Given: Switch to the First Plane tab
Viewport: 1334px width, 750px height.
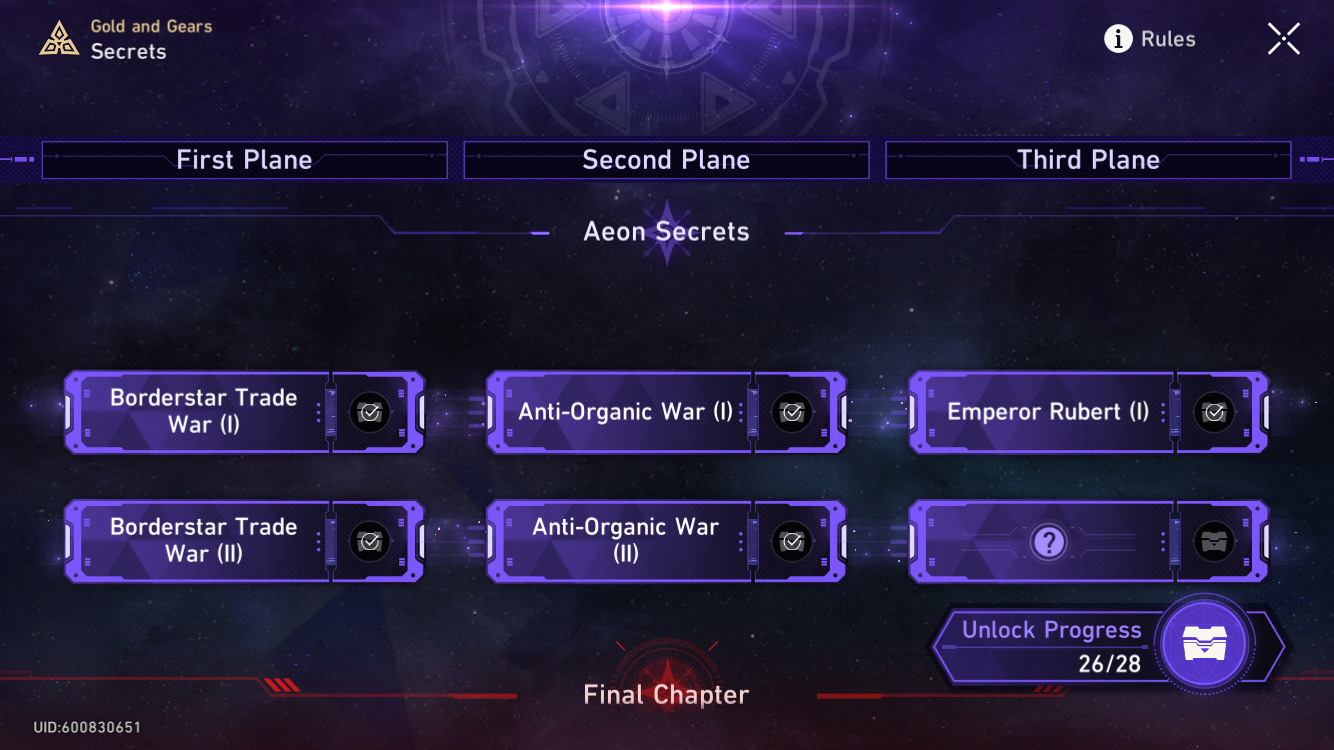Looking at the screenshot, I should click(244, 159).
